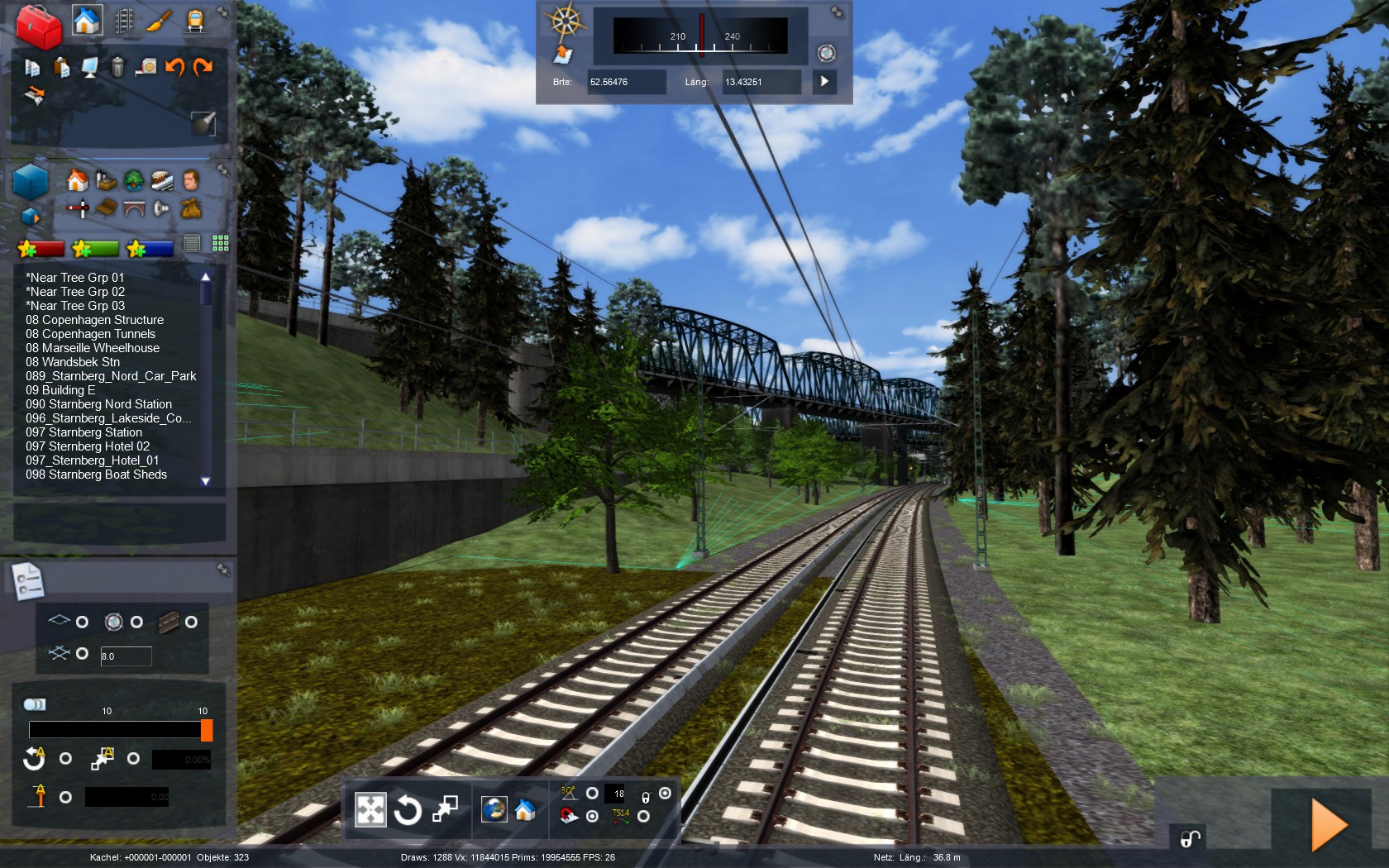Select the speaker sound object category
Viewport: 1389px width, 868px height.
[x=162, y=208]
